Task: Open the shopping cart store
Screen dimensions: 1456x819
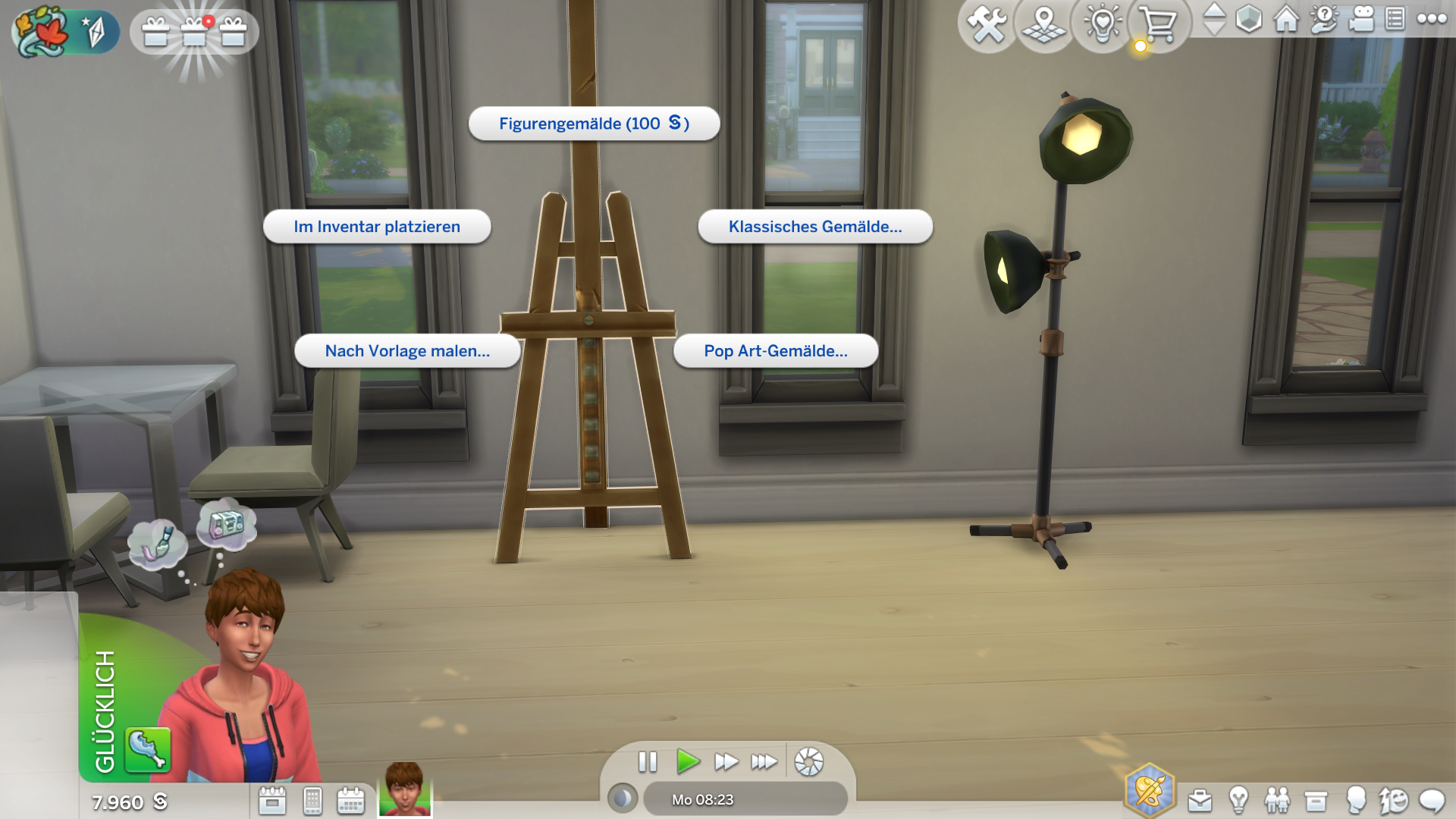Action: click(1158, 24)
